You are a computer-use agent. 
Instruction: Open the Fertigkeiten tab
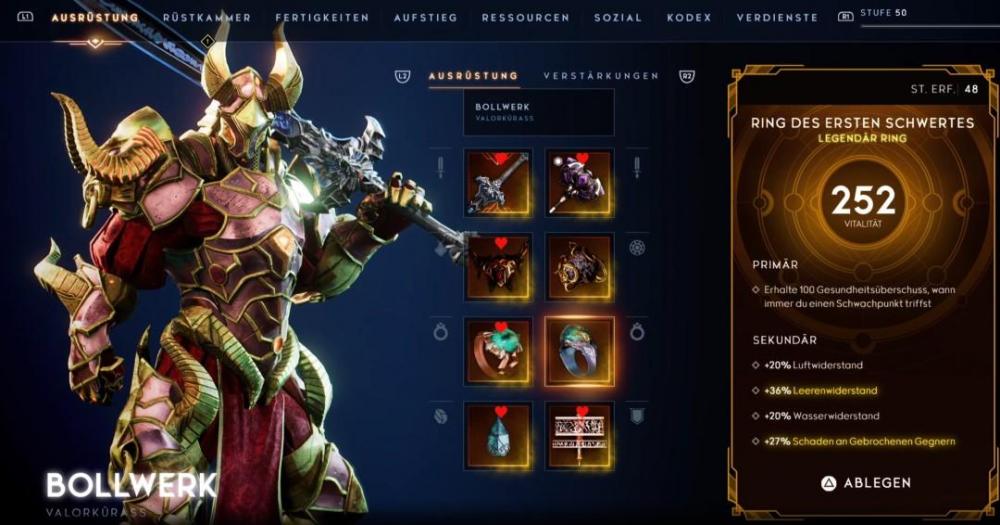[x=321, y=18]
